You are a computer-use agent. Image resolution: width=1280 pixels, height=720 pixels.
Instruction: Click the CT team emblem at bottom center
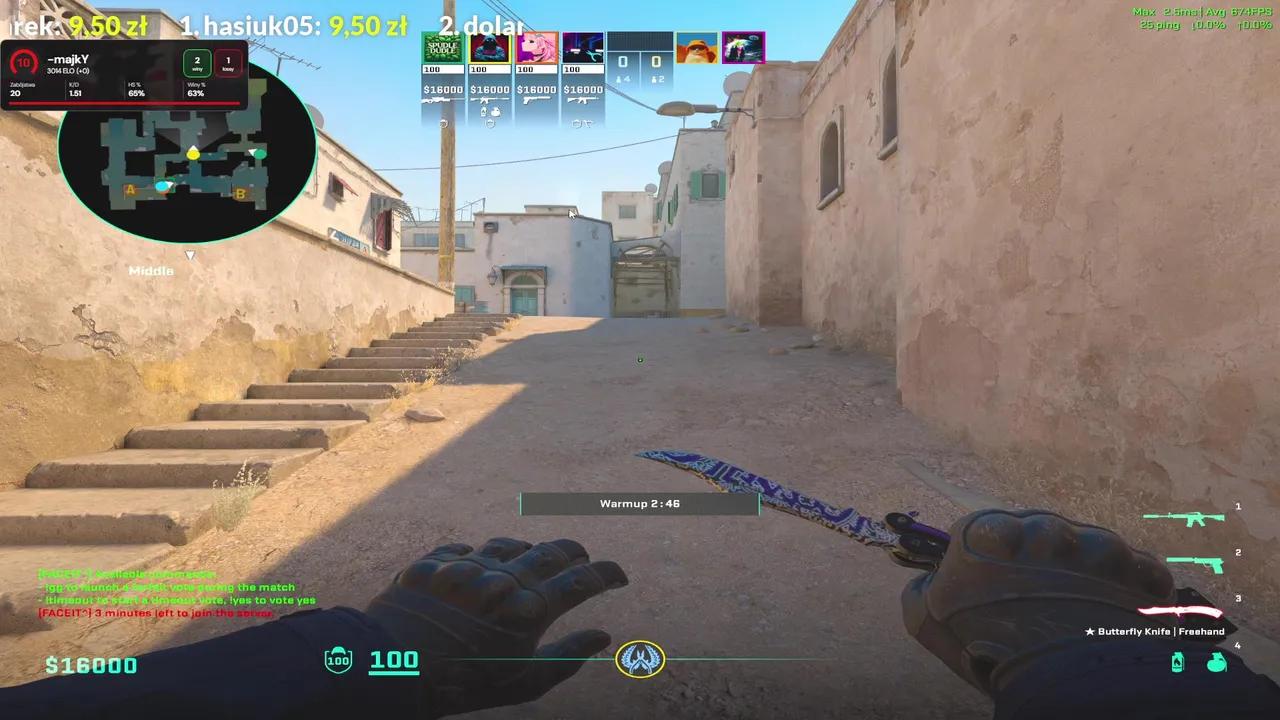pyautogui.click(x=639, y=658)
